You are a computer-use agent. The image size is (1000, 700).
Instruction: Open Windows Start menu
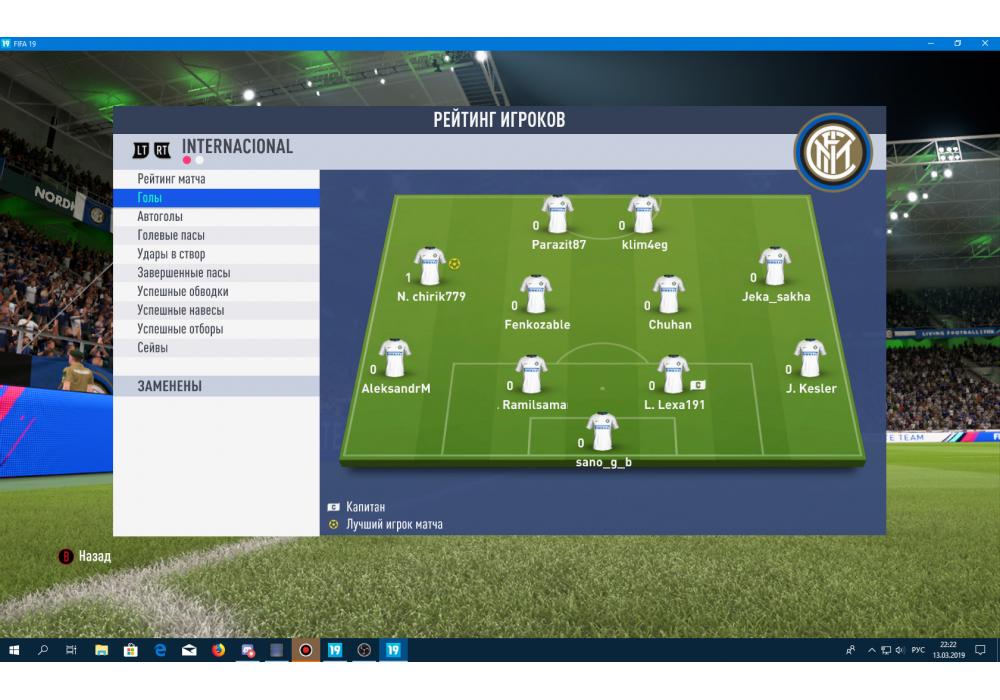(14, 650)
